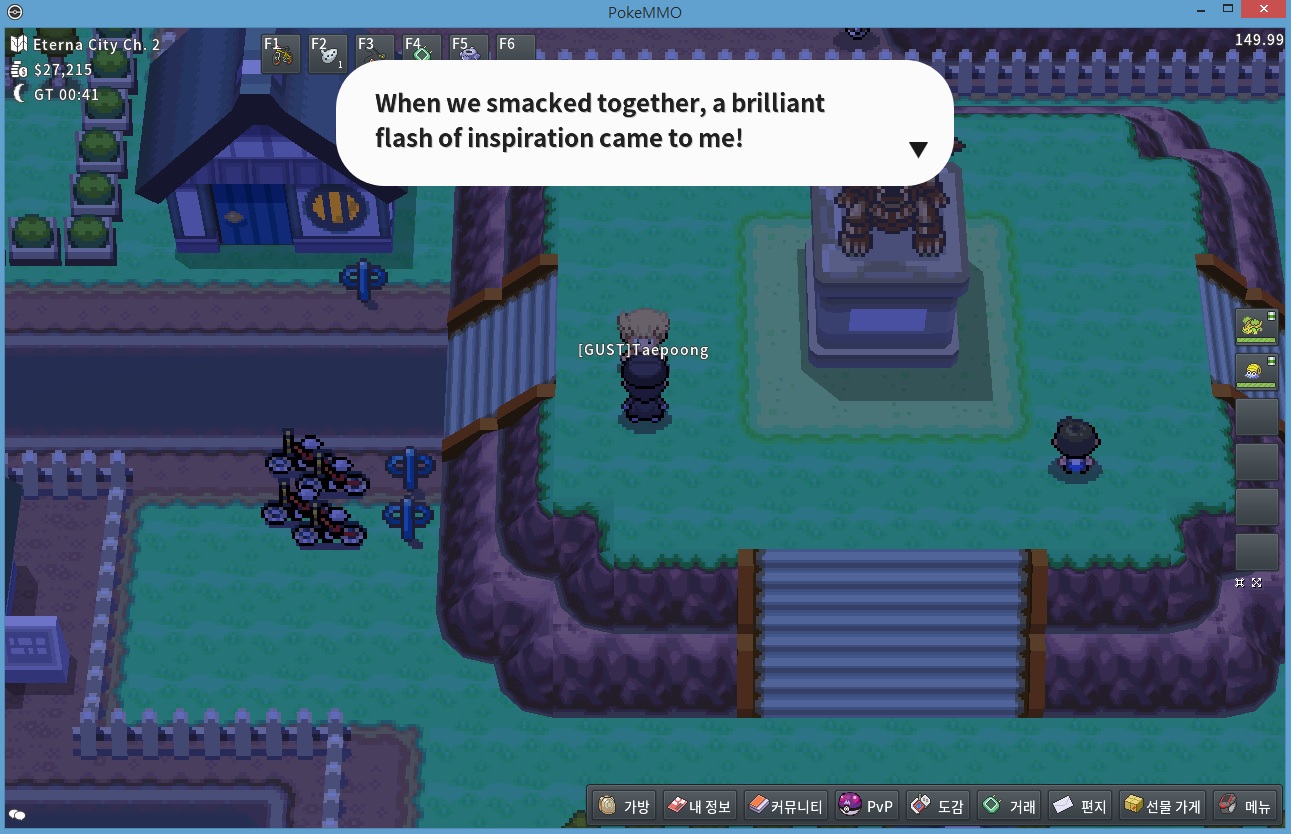Click the expand arrows under party panel
The height and width of the screenshot is (834, 1291).
1257,582
